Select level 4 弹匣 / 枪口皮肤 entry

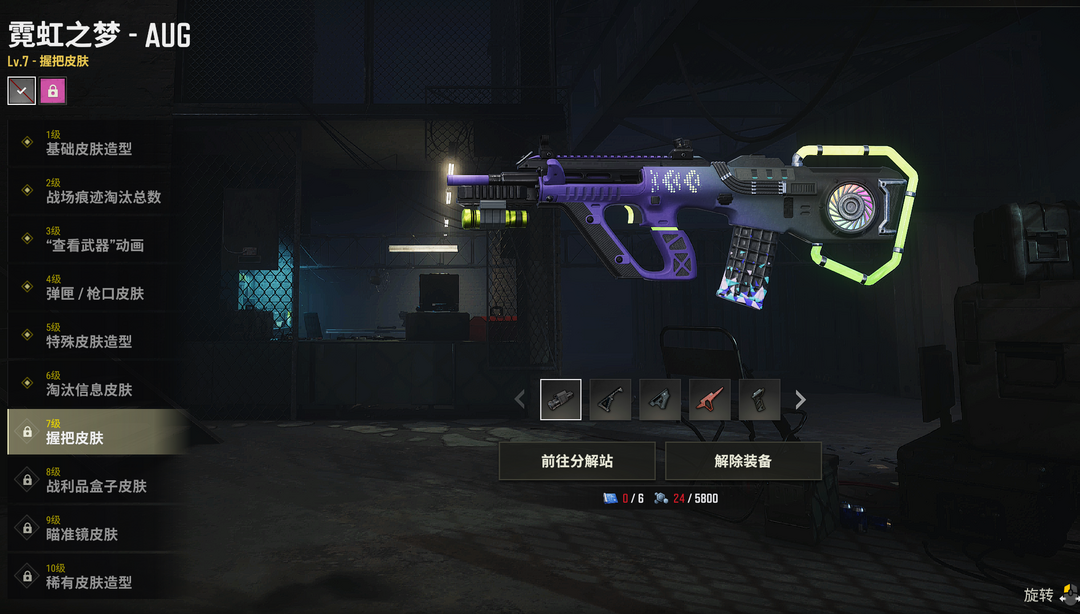pyautogui.click(x=95, y=287)
